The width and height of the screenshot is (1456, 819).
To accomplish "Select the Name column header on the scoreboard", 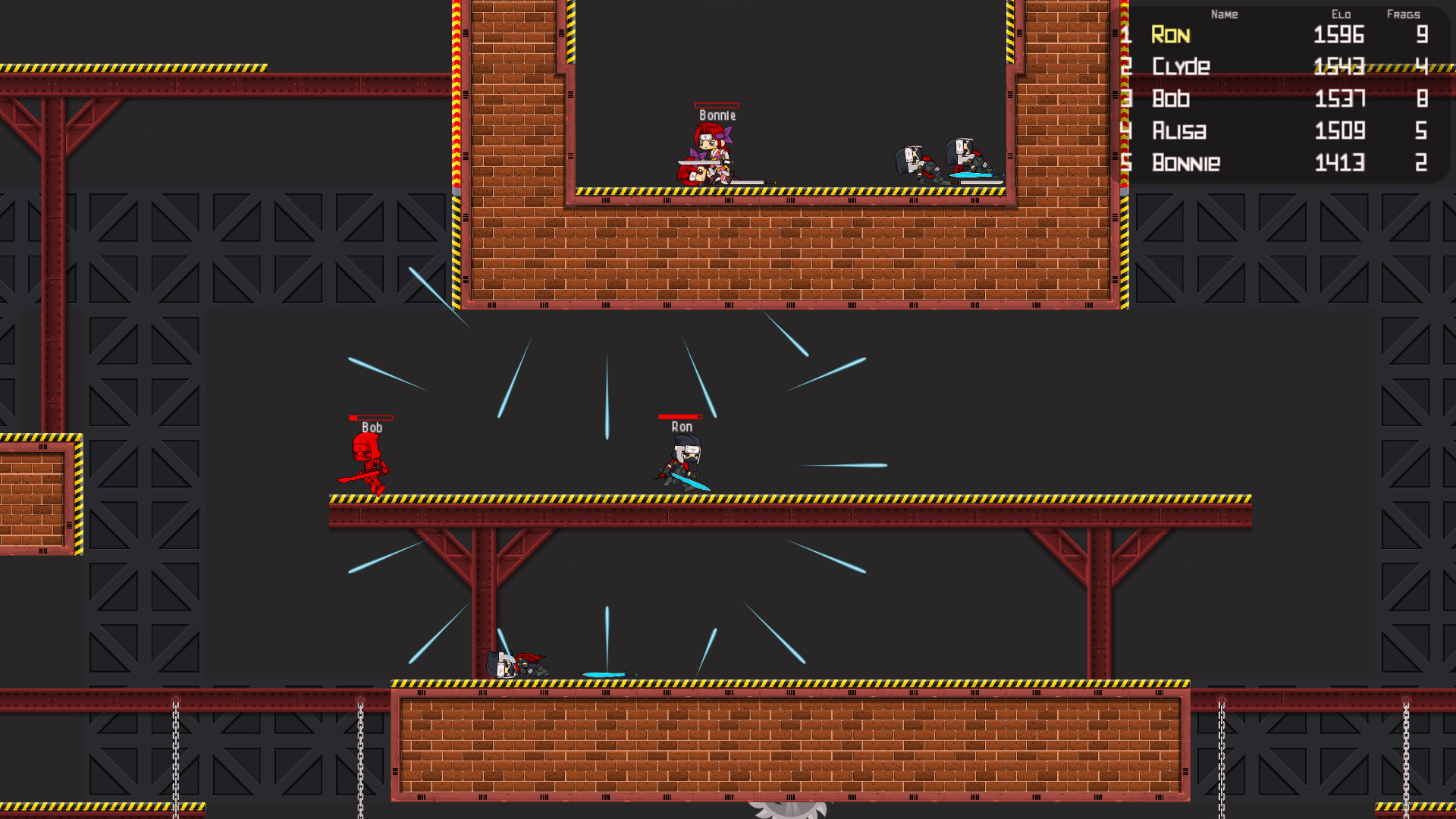I will click(1225, 14).
